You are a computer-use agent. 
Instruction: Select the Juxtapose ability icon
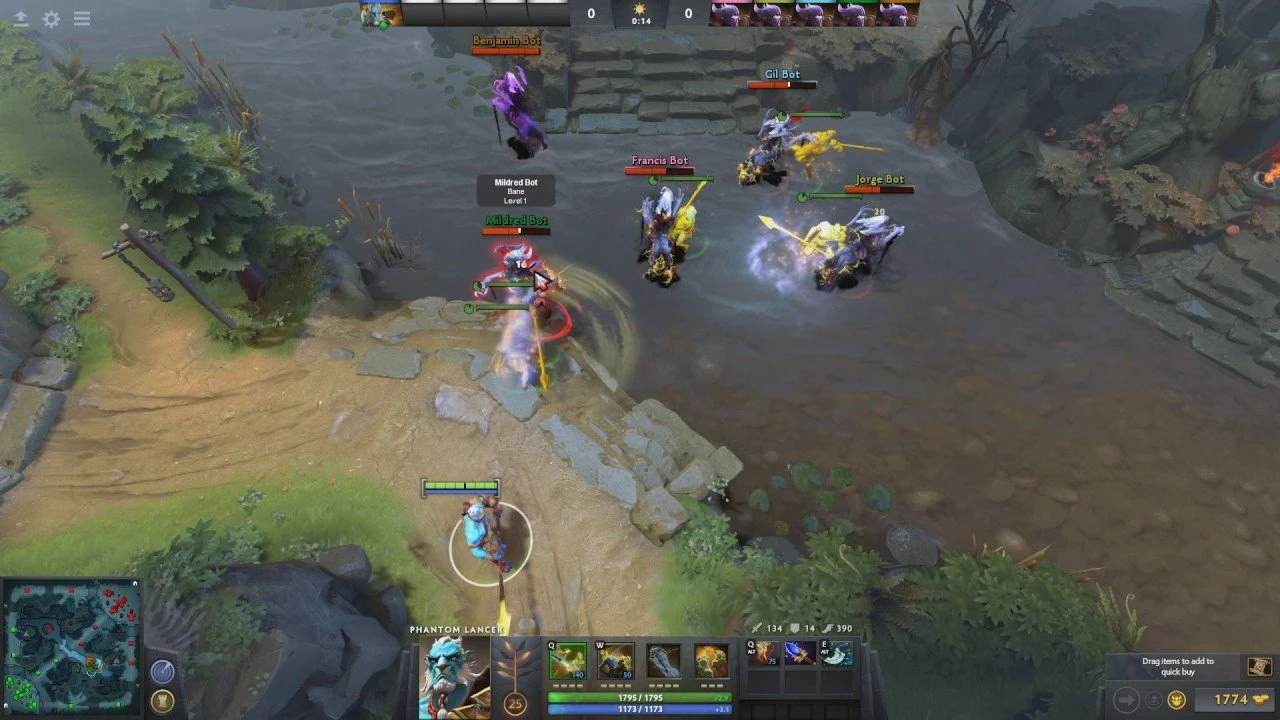click(711, 661)
